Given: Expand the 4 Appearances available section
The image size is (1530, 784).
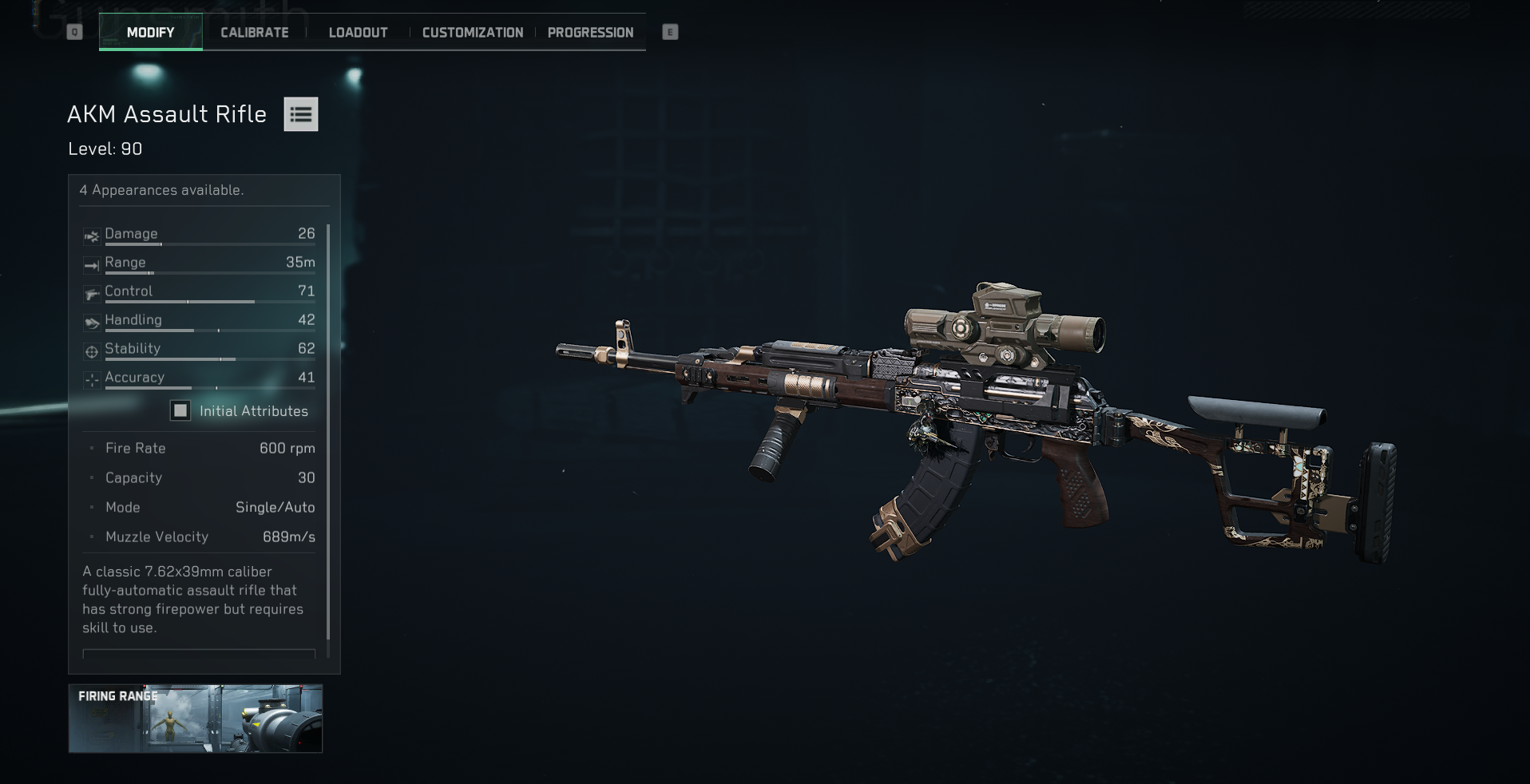Looking at the screenshot, I should coord(161,190).
